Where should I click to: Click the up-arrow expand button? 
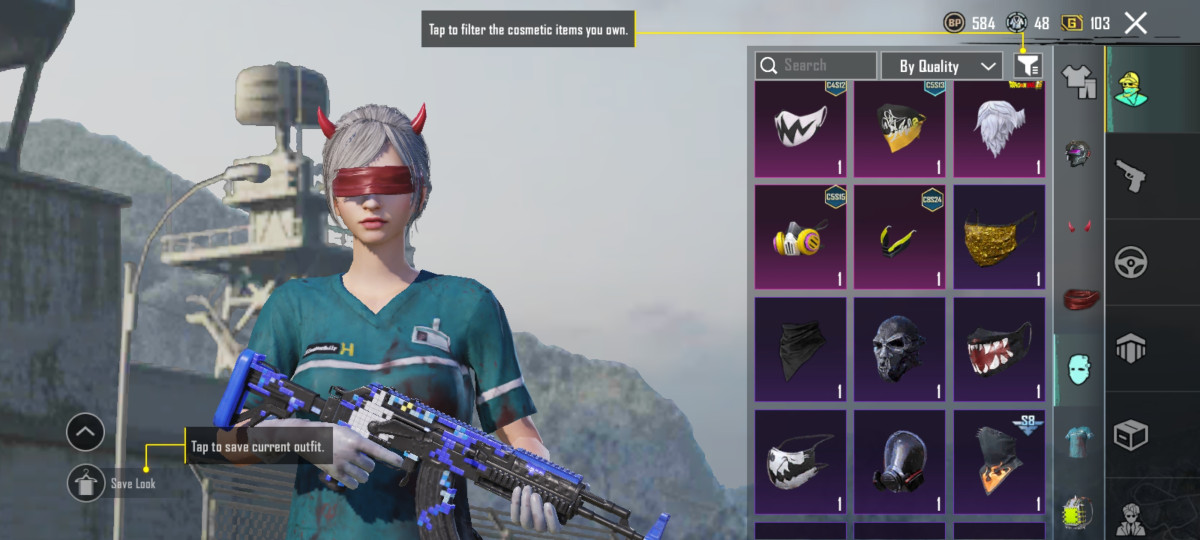tap(86, 433)
